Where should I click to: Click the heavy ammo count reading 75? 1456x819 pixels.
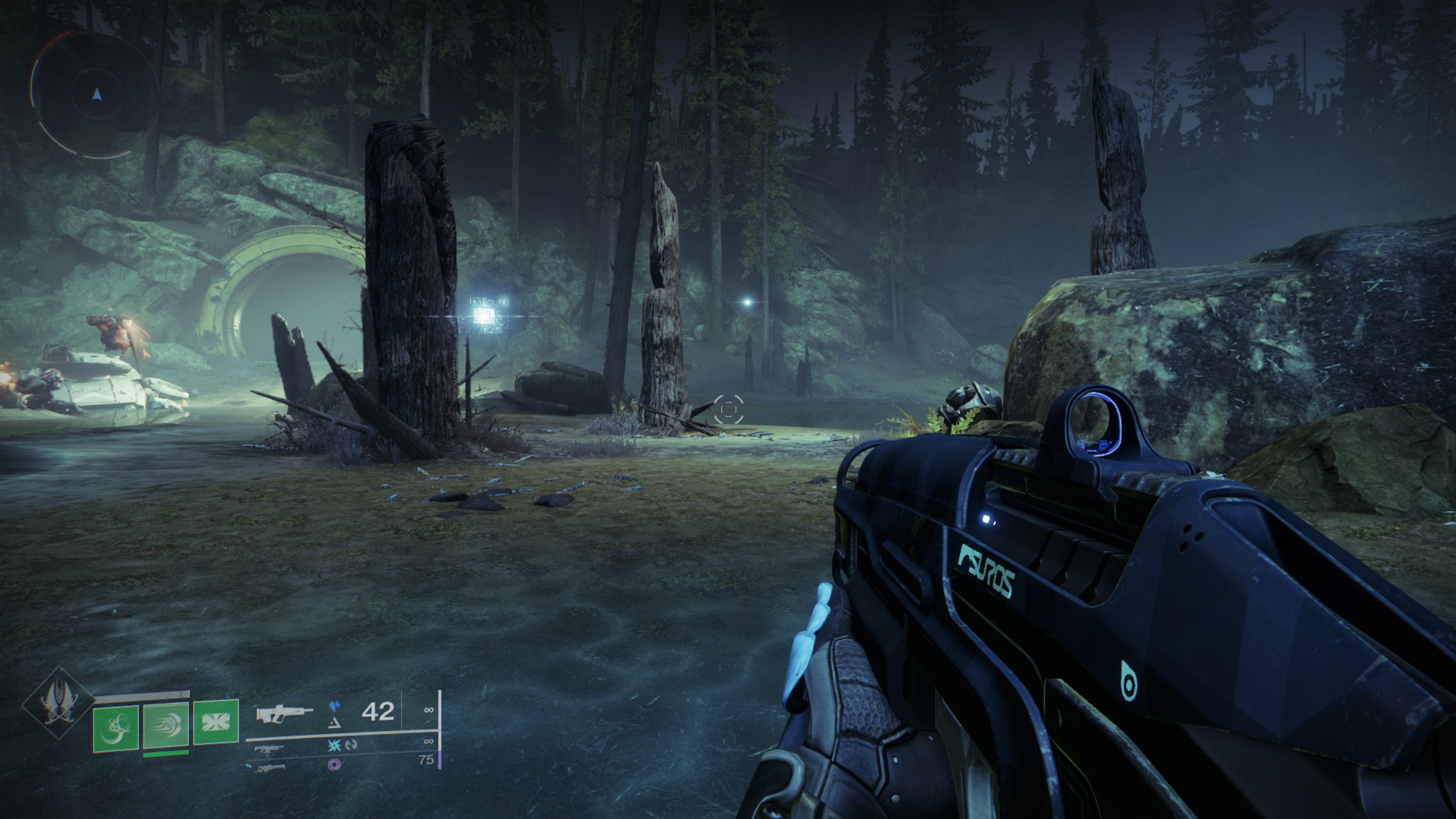[x=426, y=760]
